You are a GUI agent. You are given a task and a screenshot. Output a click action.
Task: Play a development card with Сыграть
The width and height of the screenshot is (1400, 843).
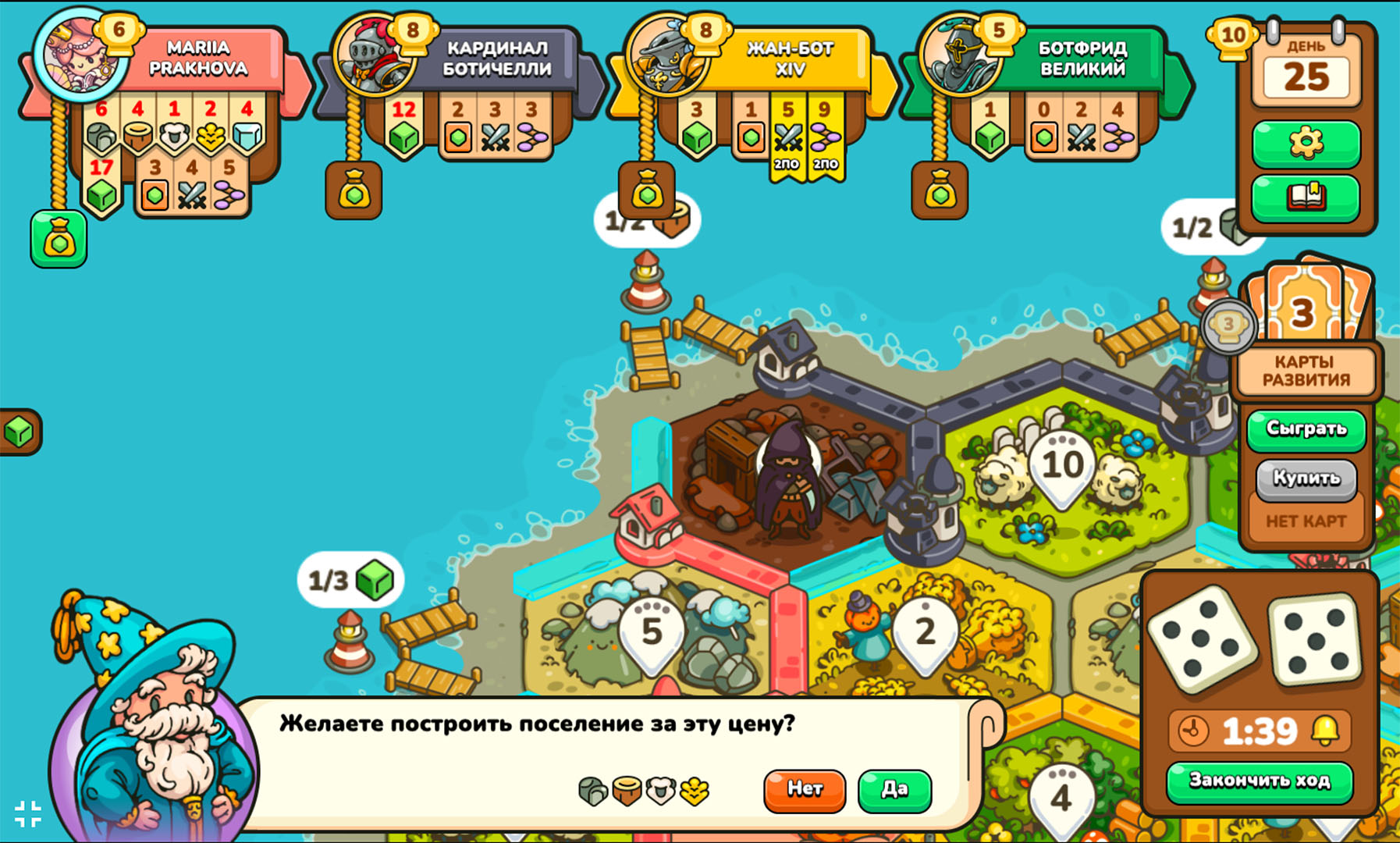click(1306, 429)
